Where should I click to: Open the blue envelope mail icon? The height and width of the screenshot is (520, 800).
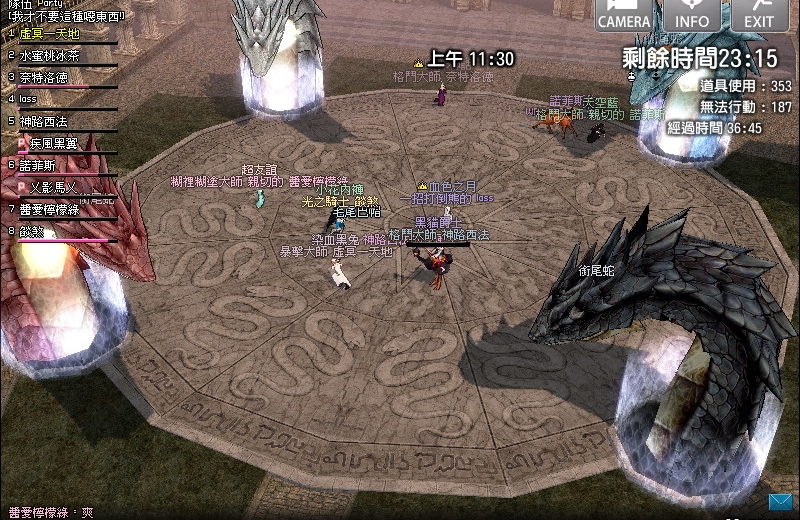[780, 500]
